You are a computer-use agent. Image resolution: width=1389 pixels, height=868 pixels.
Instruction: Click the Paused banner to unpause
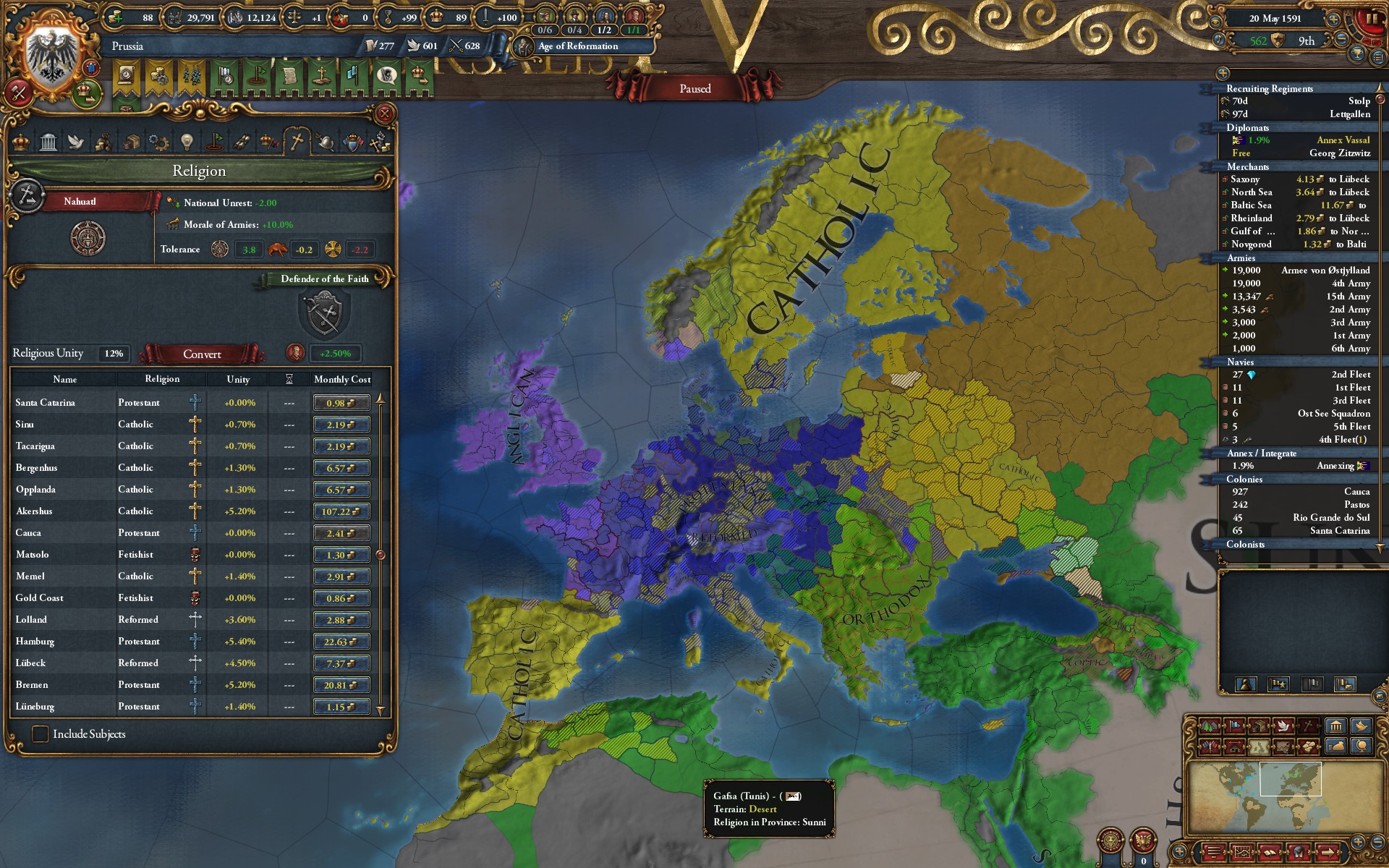click(x=695, y=88)
